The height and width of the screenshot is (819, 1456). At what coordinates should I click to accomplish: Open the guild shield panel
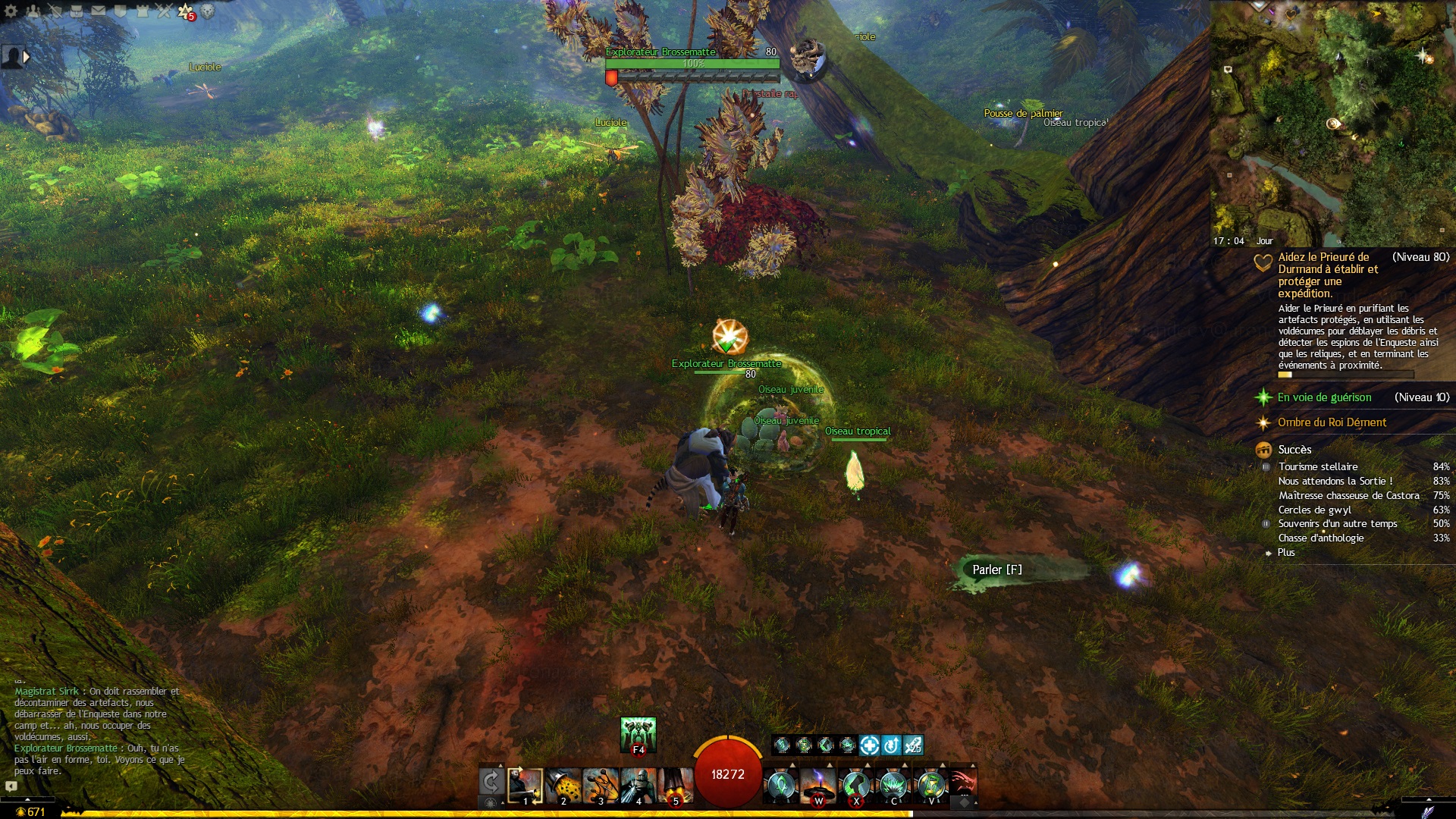tap(120, 11)
